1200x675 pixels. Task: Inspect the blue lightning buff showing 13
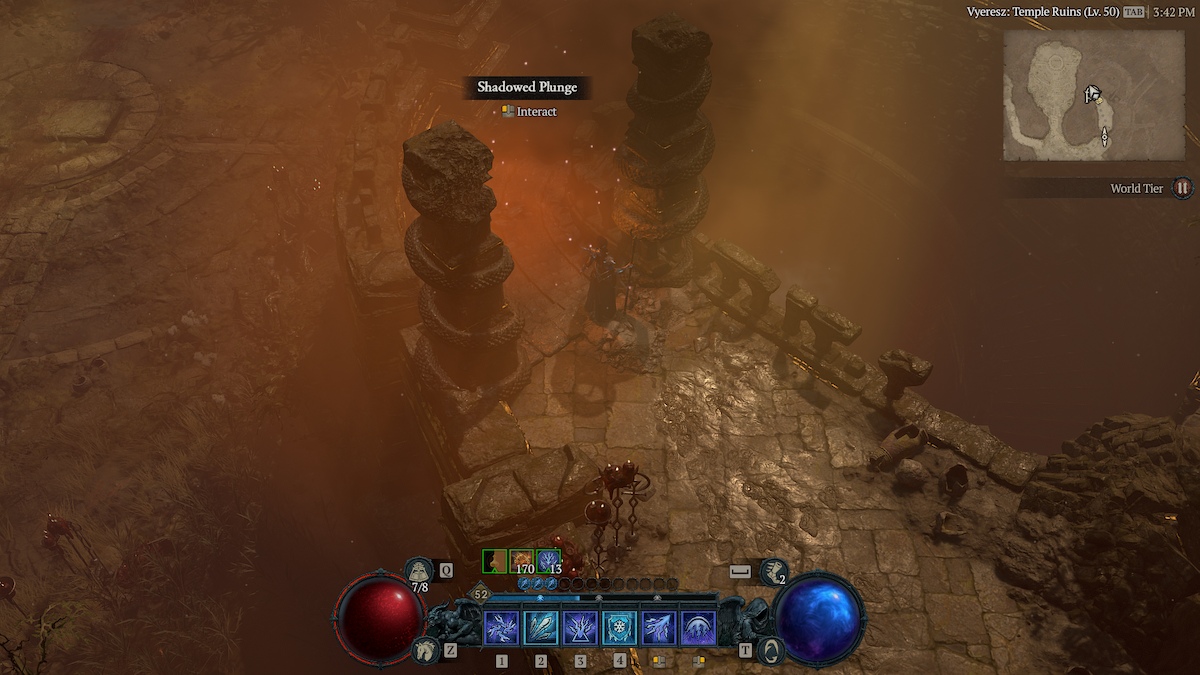[x=548, y=561]
